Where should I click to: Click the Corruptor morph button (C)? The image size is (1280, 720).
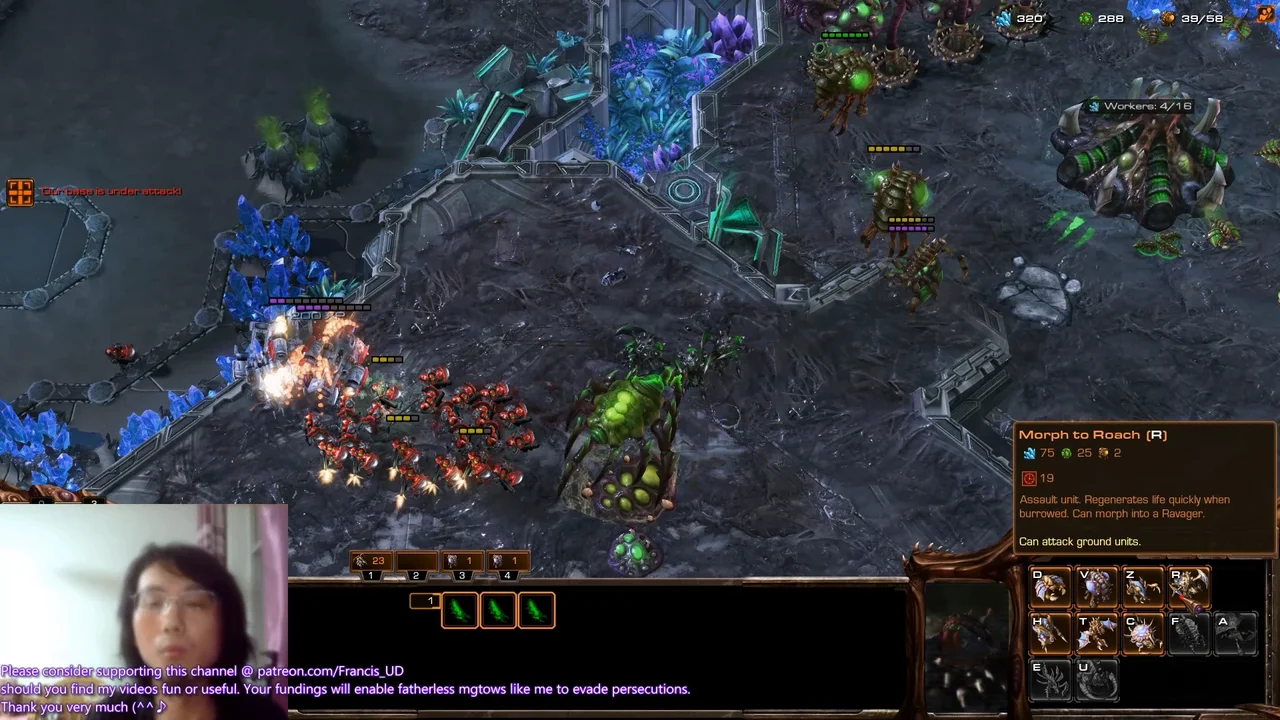(1142, 634)
